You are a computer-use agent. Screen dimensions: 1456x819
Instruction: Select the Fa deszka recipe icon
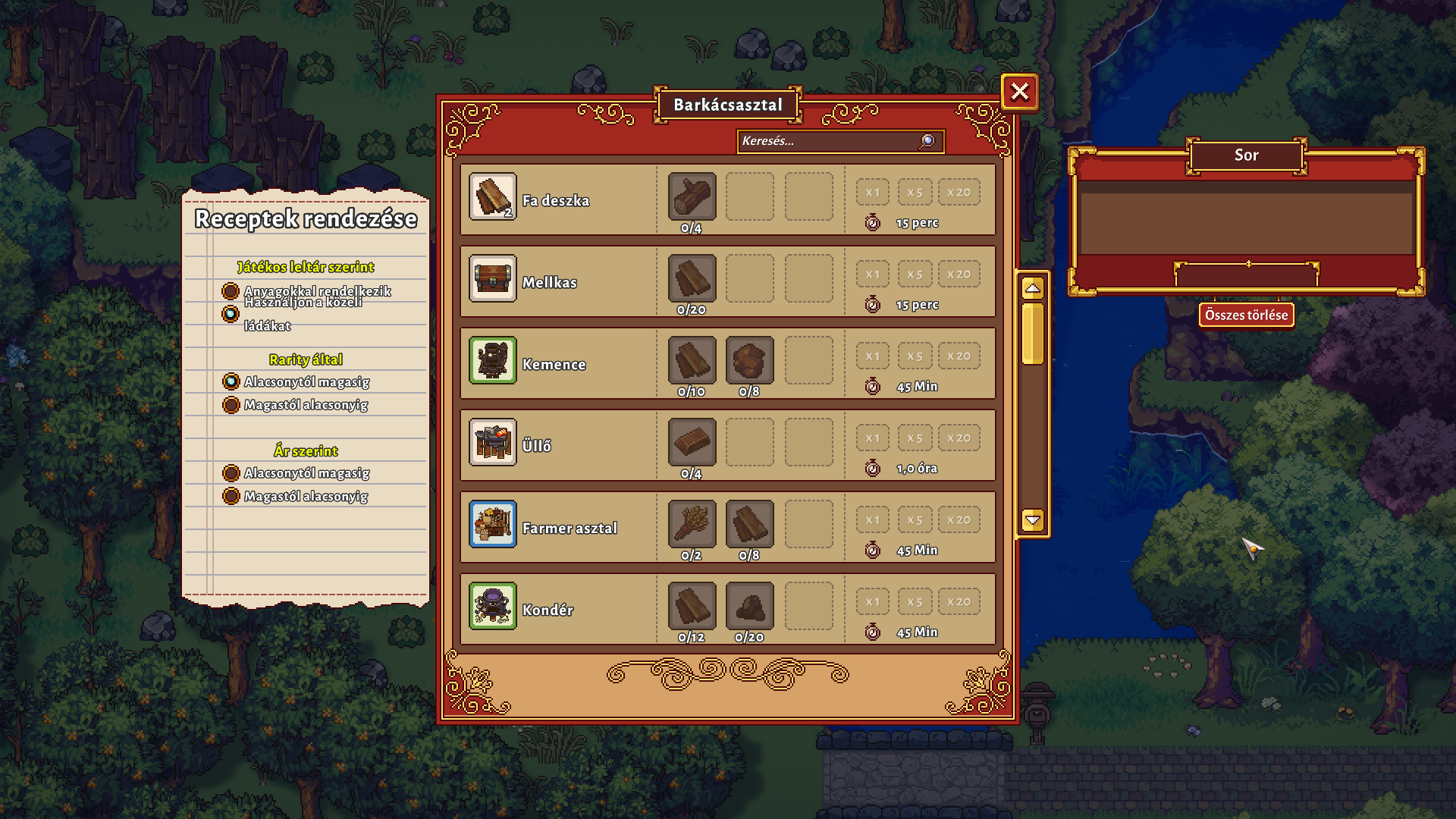[492, 196]
